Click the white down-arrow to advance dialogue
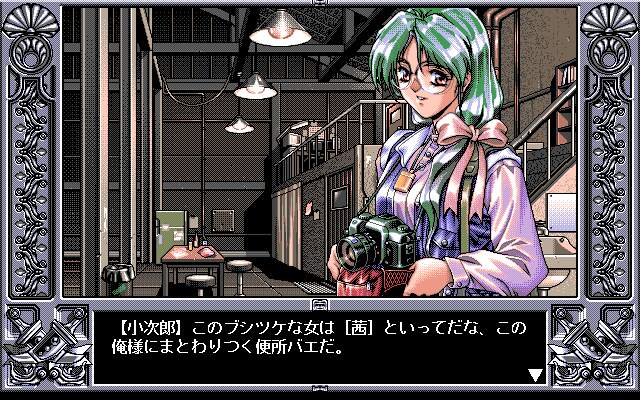Image resolution: width=640 pixels, height=400 pixels. [535, 376]
